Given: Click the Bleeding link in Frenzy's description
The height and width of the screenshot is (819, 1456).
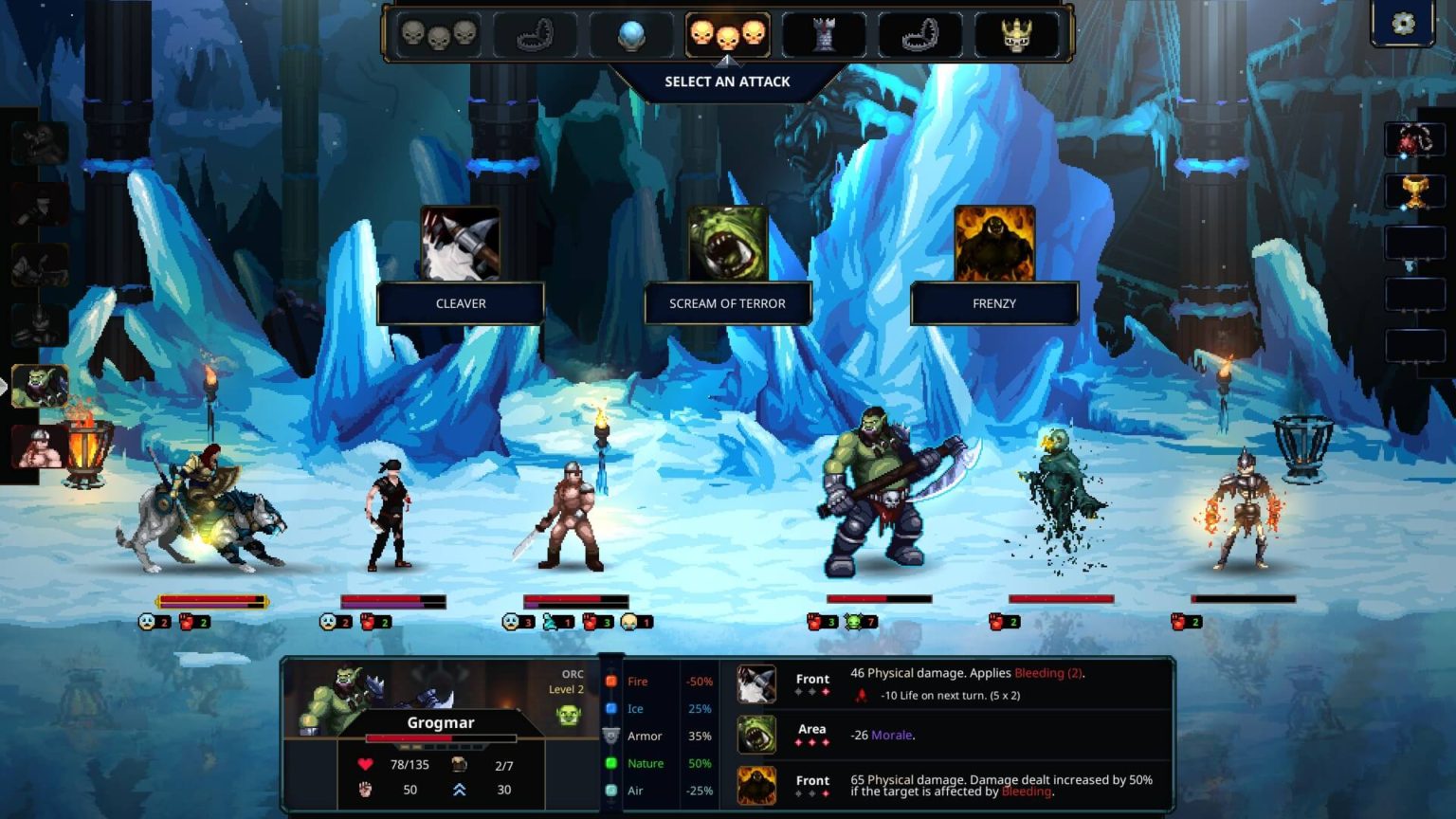Looking at the screenshot, I should tap(1027, 792).
